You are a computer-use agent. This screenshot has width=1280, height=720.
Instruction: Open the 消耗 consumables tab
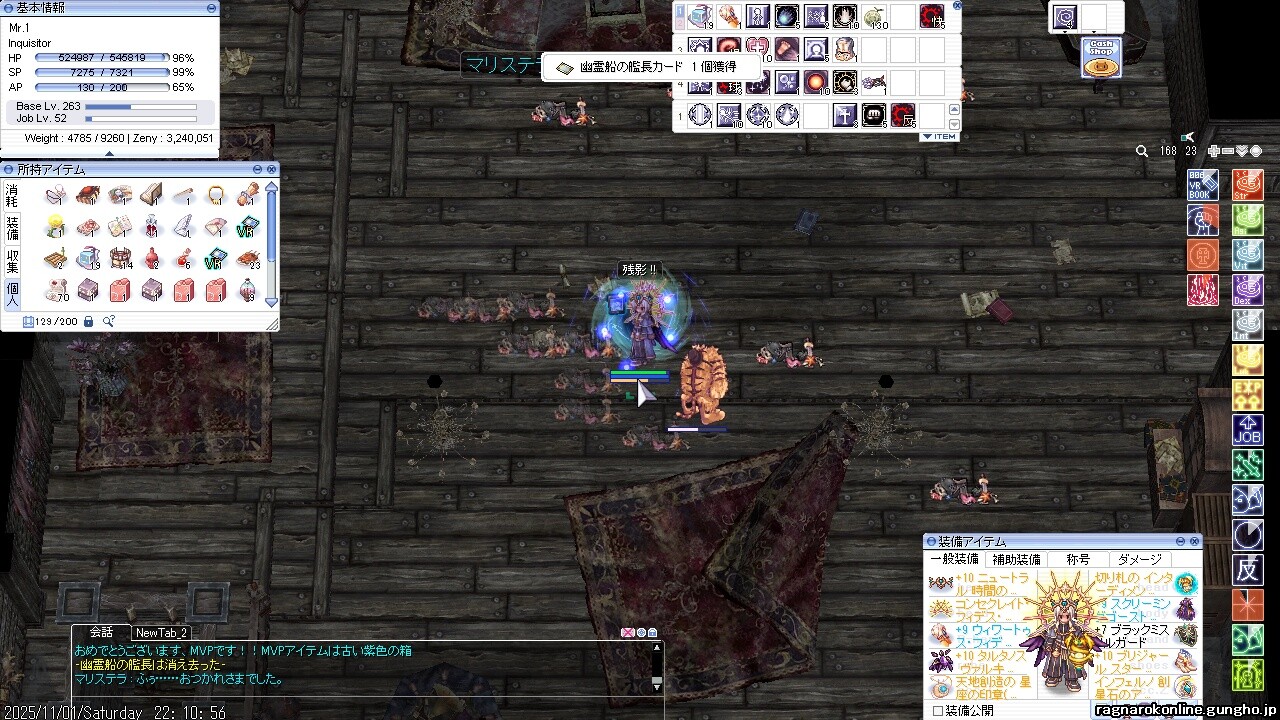(12, 193)
